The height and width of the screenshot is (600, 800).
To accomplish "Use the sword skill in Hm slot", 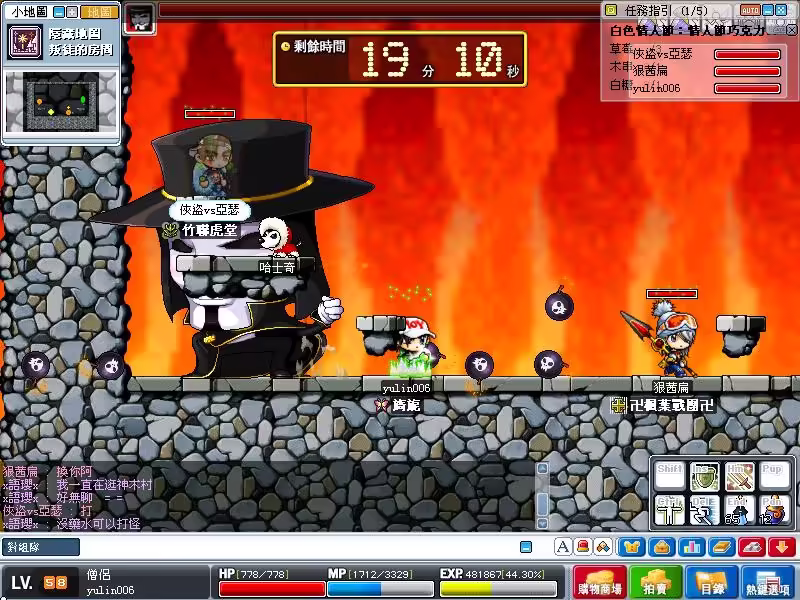I will [x=739, y=478].
